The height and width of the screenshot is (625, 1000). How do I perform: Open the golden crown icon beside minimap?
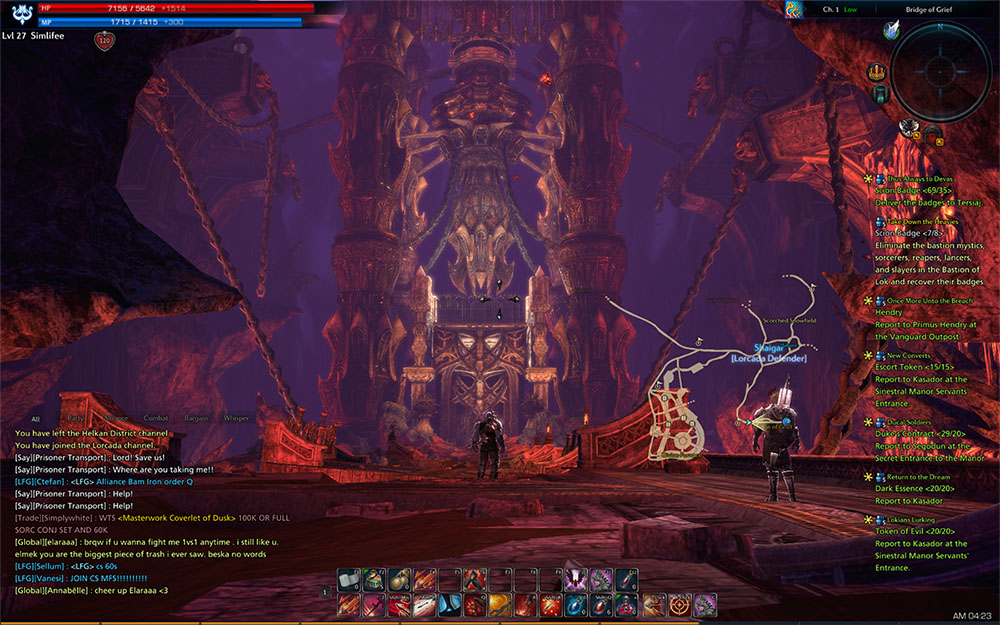tap(879, 71)
